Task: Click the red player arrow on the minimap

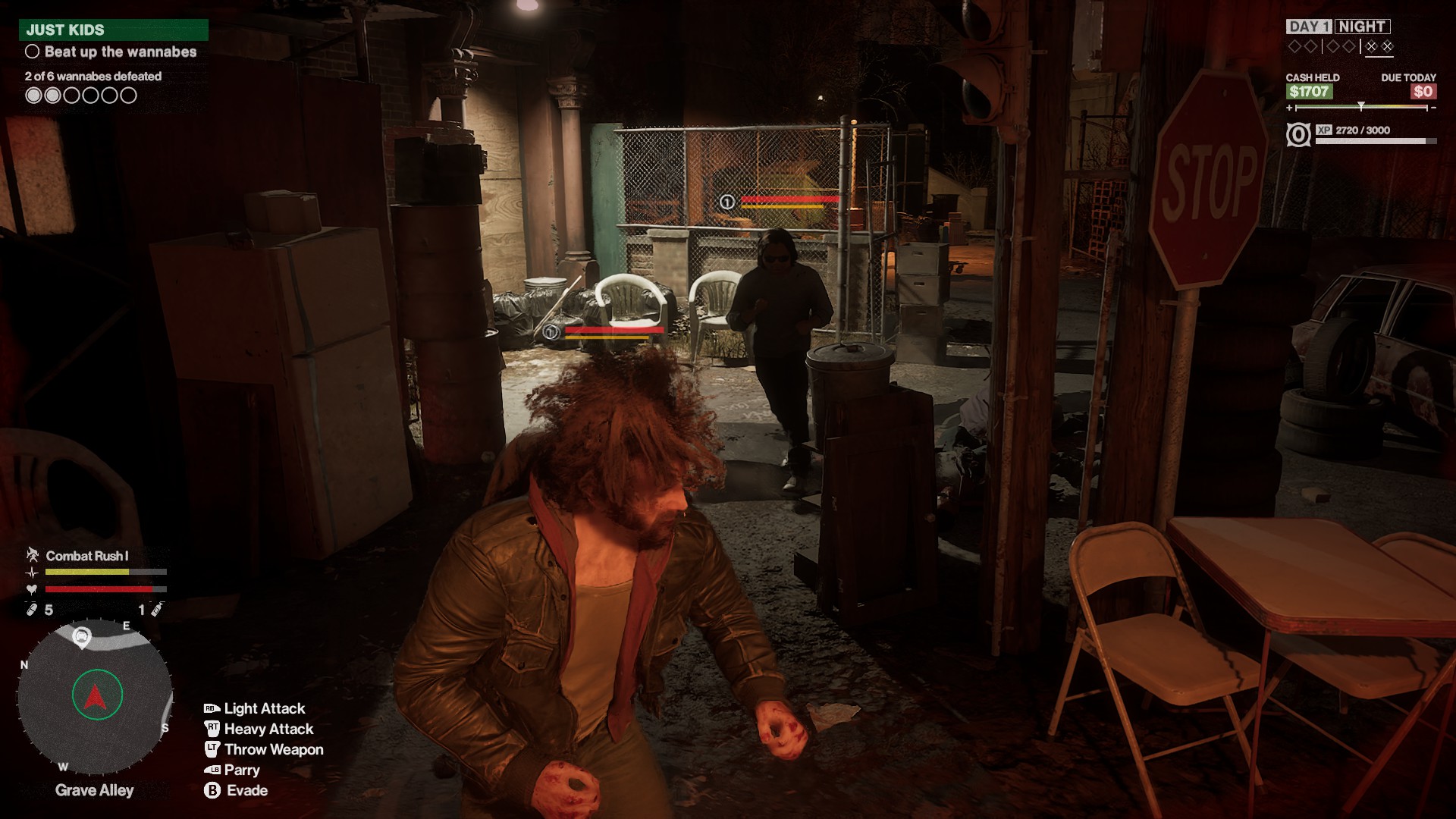Action: click(x=96, y=695)
